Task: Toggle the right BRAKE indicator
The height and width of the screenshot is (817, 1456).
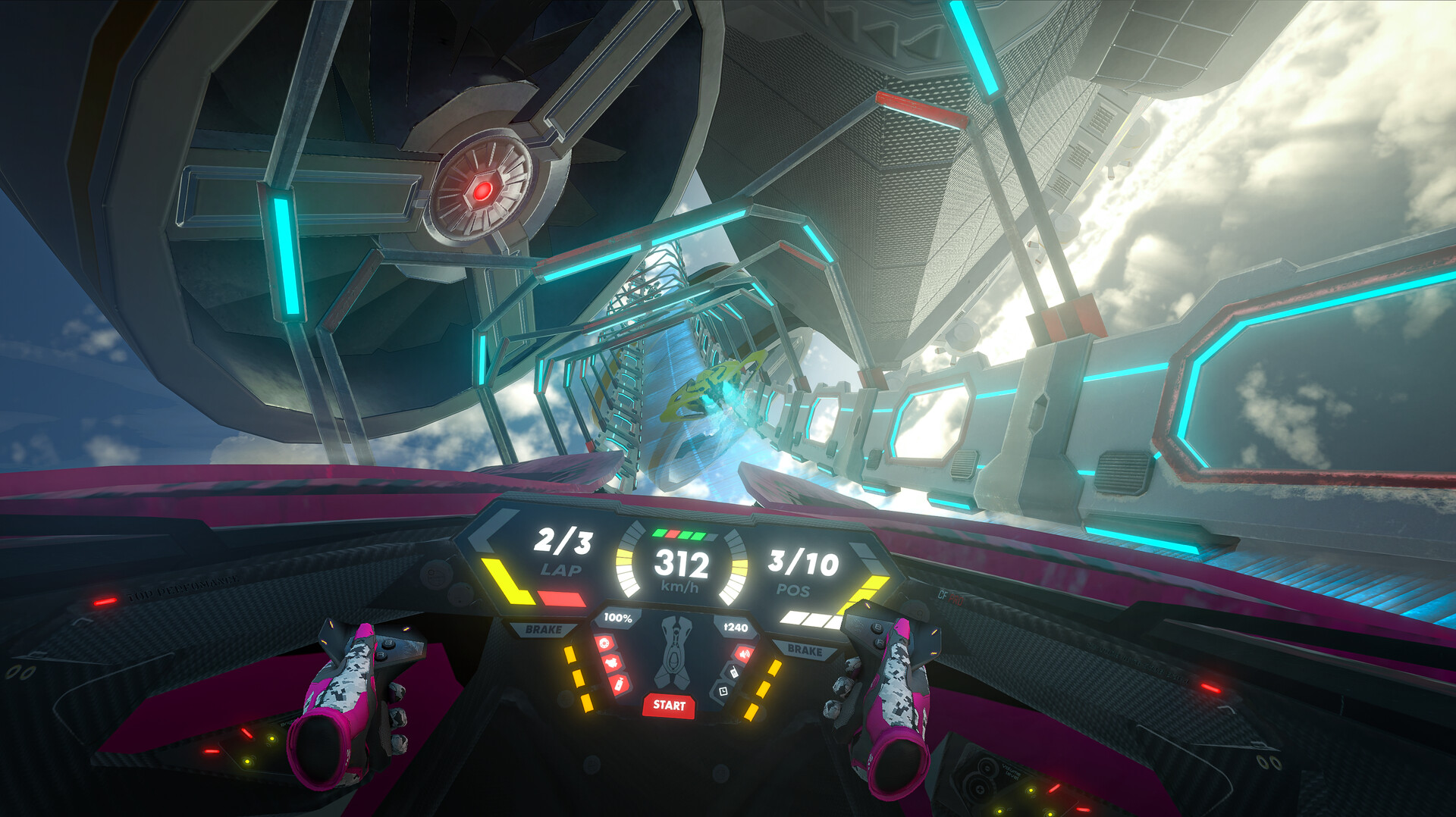Action: pos(805,650)
